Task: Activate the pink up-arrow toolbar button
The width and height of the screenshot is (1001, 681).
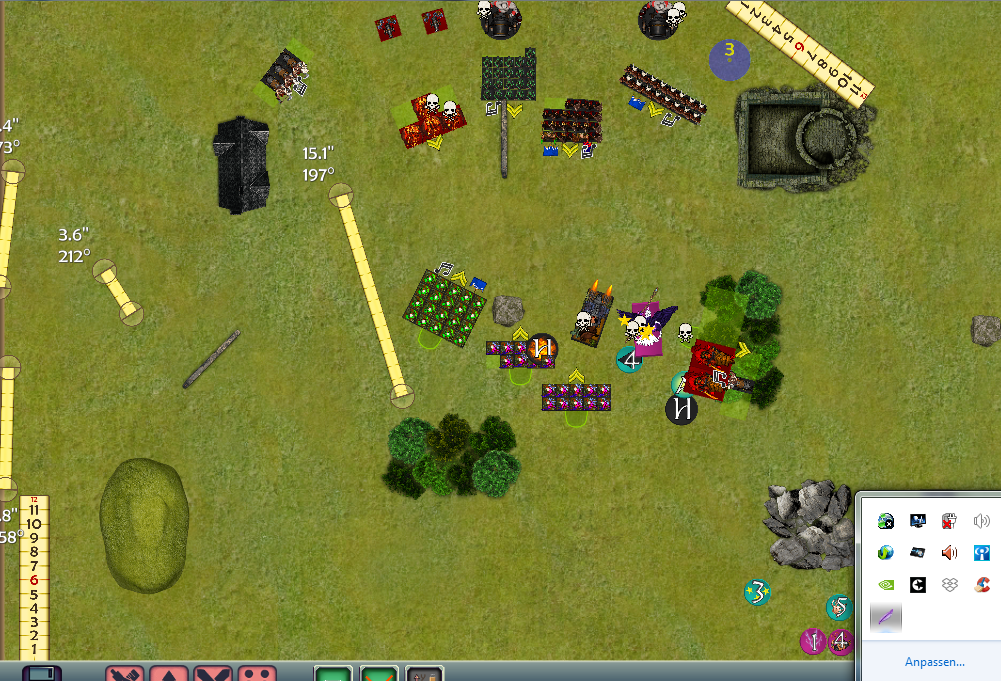Action: [169, 674]
